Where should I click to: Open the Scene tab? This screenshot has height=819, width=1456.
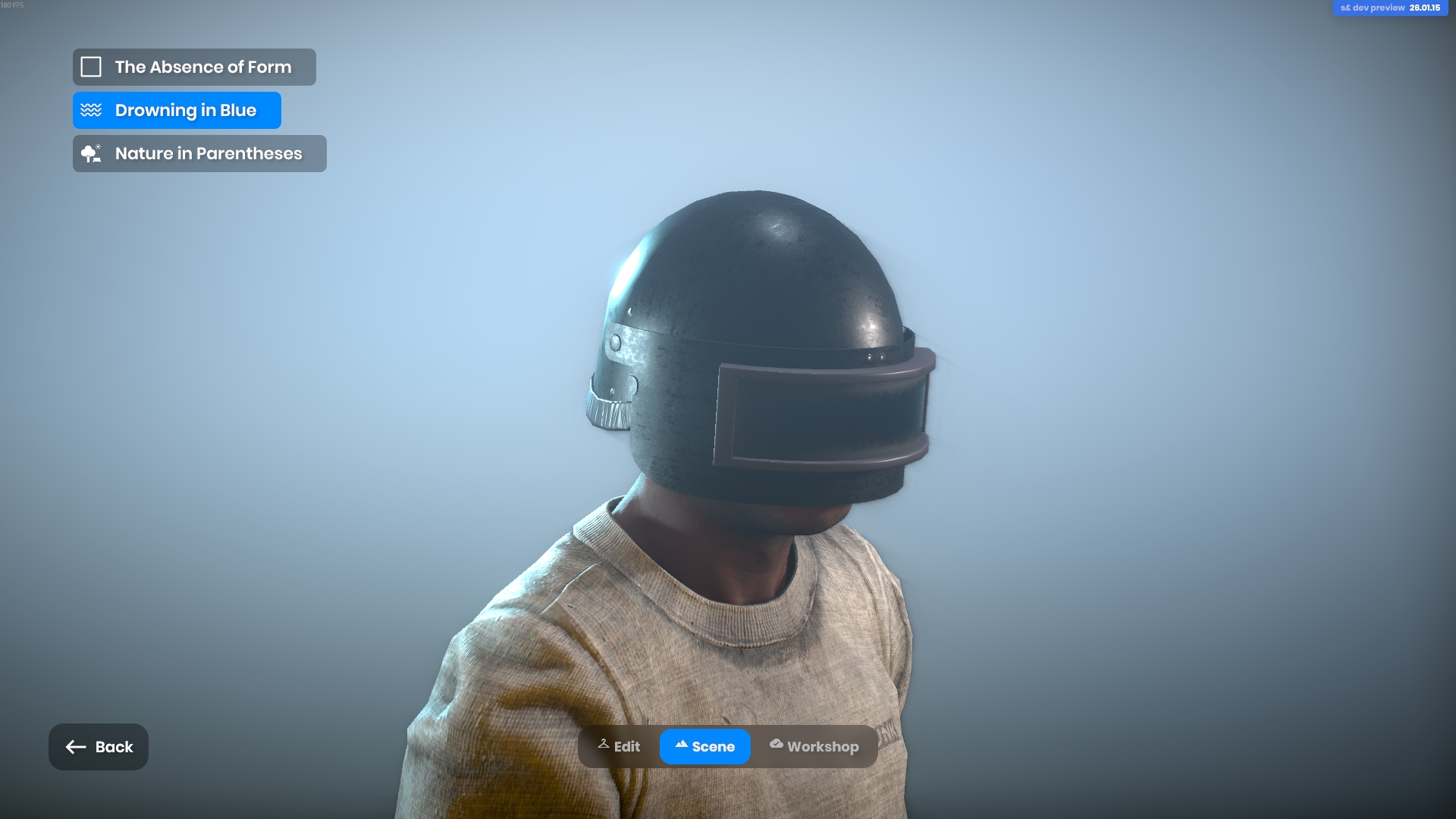point(705,747)
